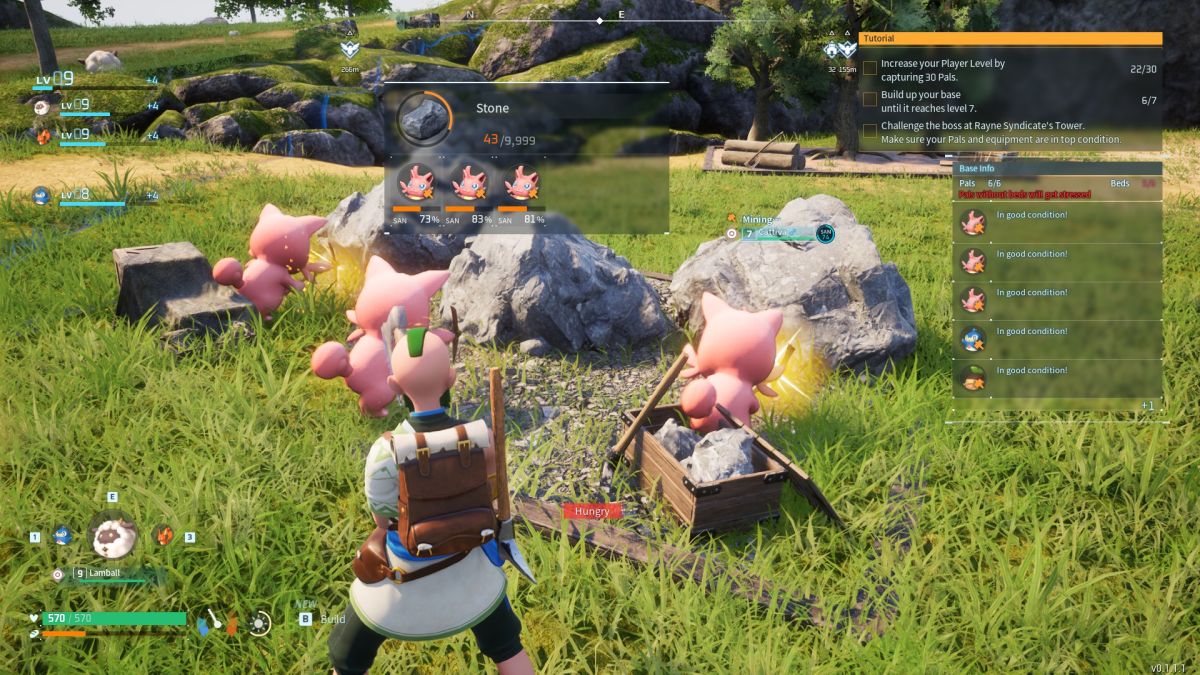Select the Lamball entry in the party list
This screenshot has height=675, width=1200.
(x=42, y=106)
